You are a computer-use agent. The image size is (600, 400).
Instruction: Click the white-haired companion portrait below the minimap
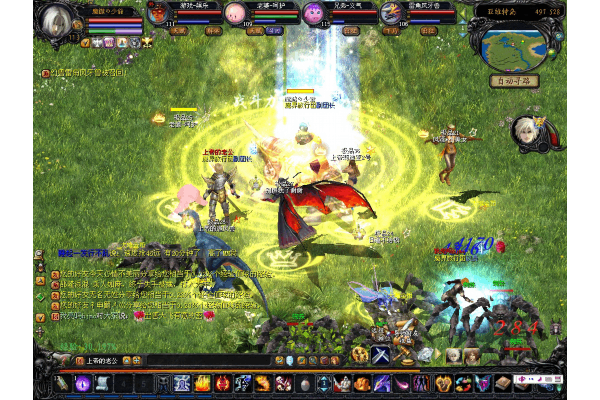pyautogui.click(x=523, y=130)
